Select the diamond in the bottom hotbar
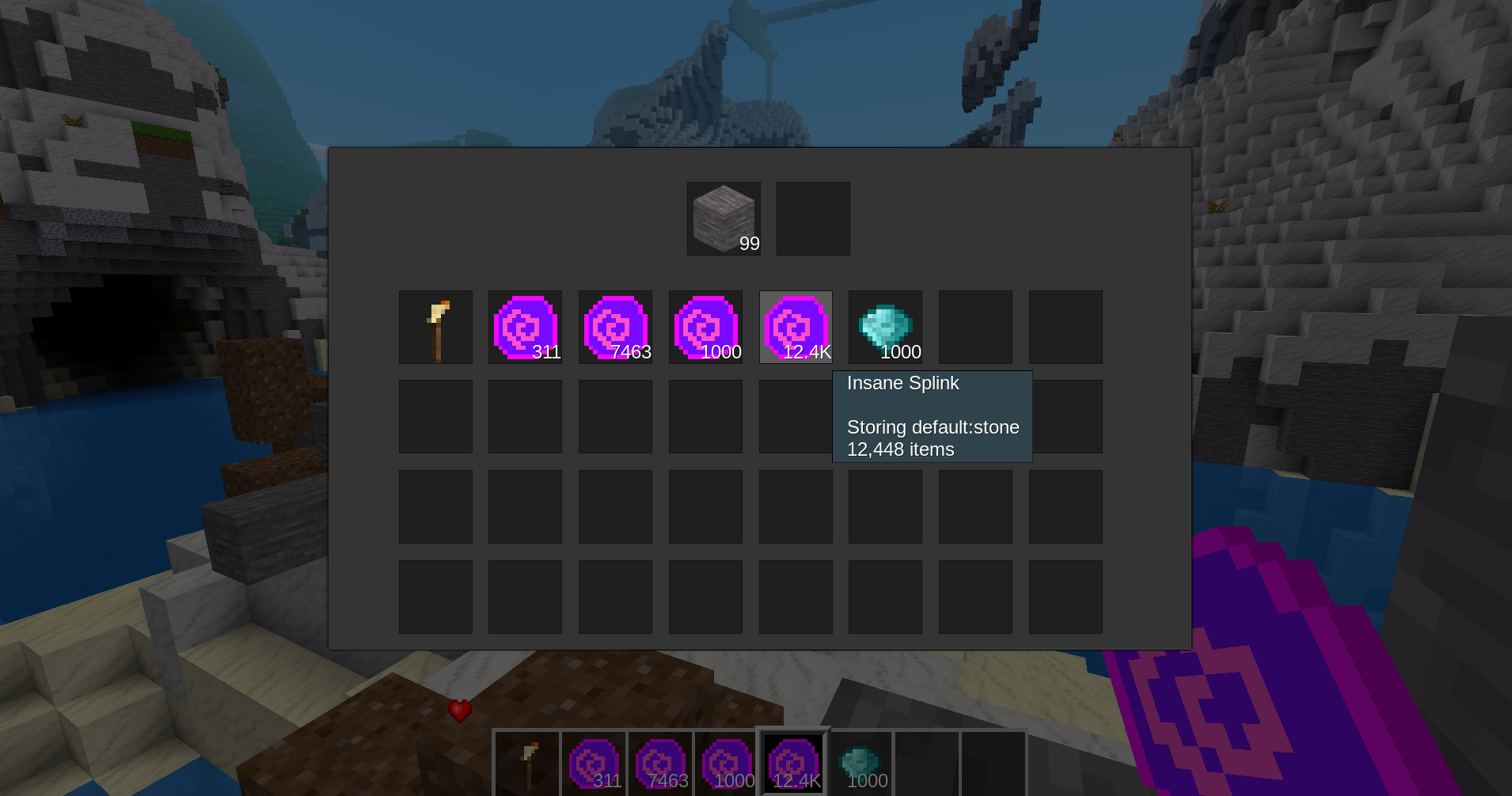1512x796 pixels. pos(860,763)
